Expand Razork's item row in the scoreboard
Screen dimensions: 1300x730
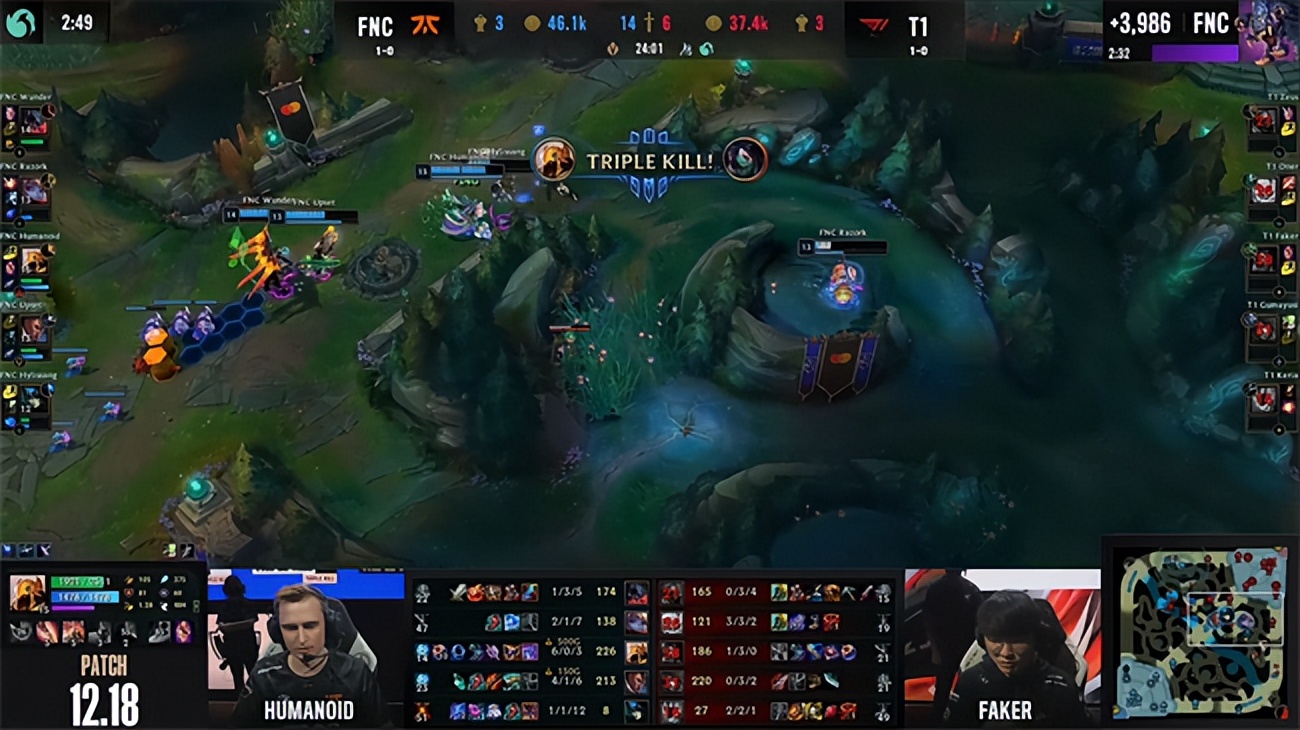pos(510,623)
